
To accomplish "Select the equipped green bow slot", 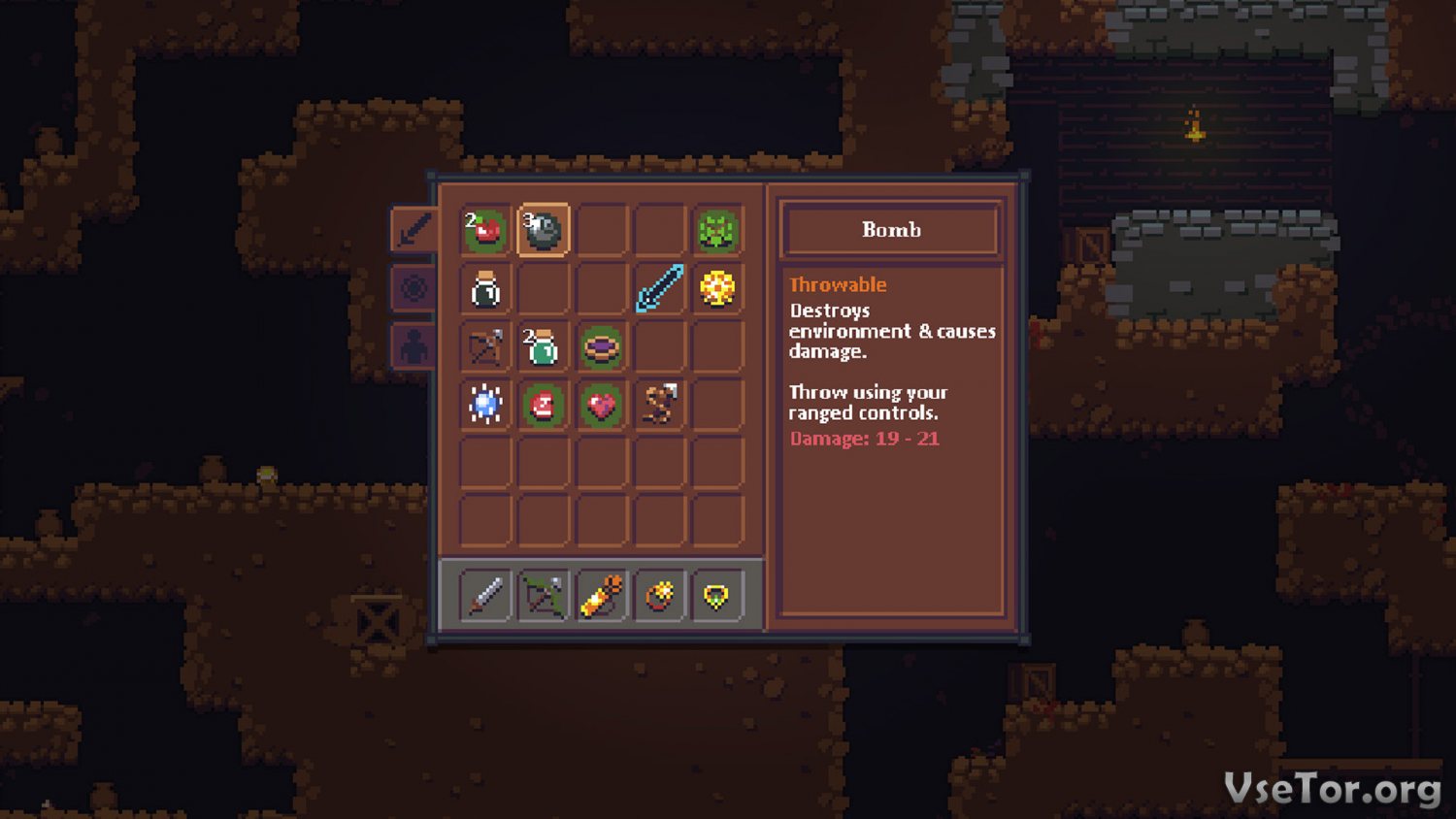I will pos(544,595).
